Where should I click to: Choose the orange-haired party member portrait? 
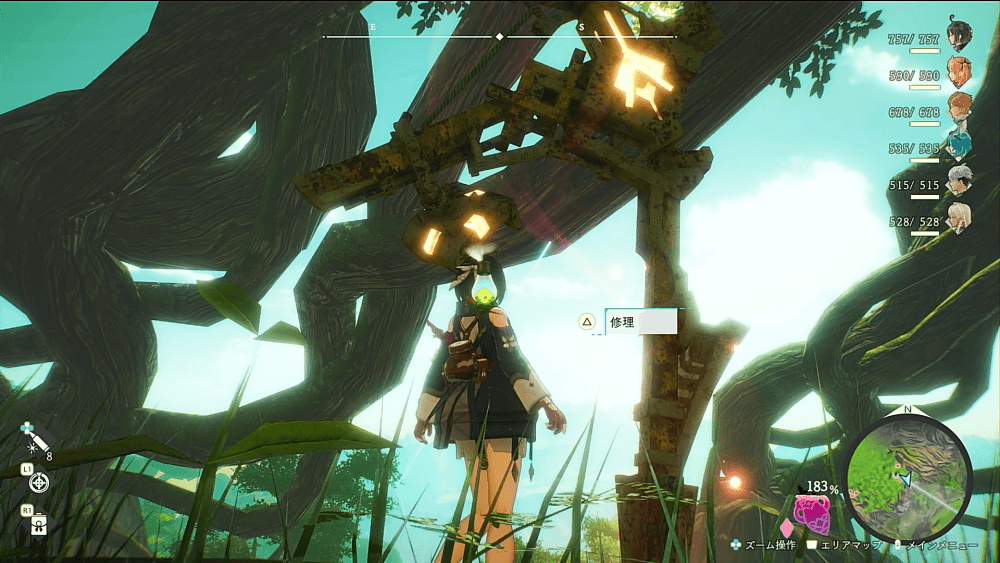tap(958, 71)
